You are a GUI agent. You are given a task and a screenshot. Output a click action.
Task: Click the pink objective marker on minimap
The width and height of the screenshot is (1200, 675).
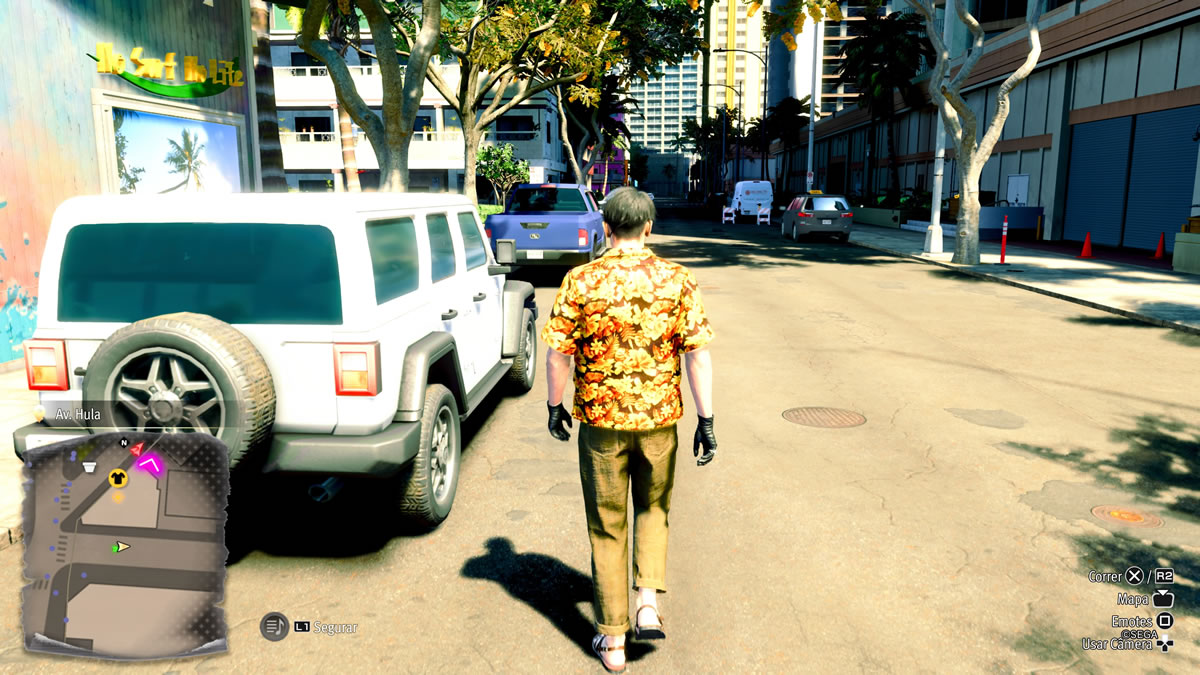coord(151,463)
